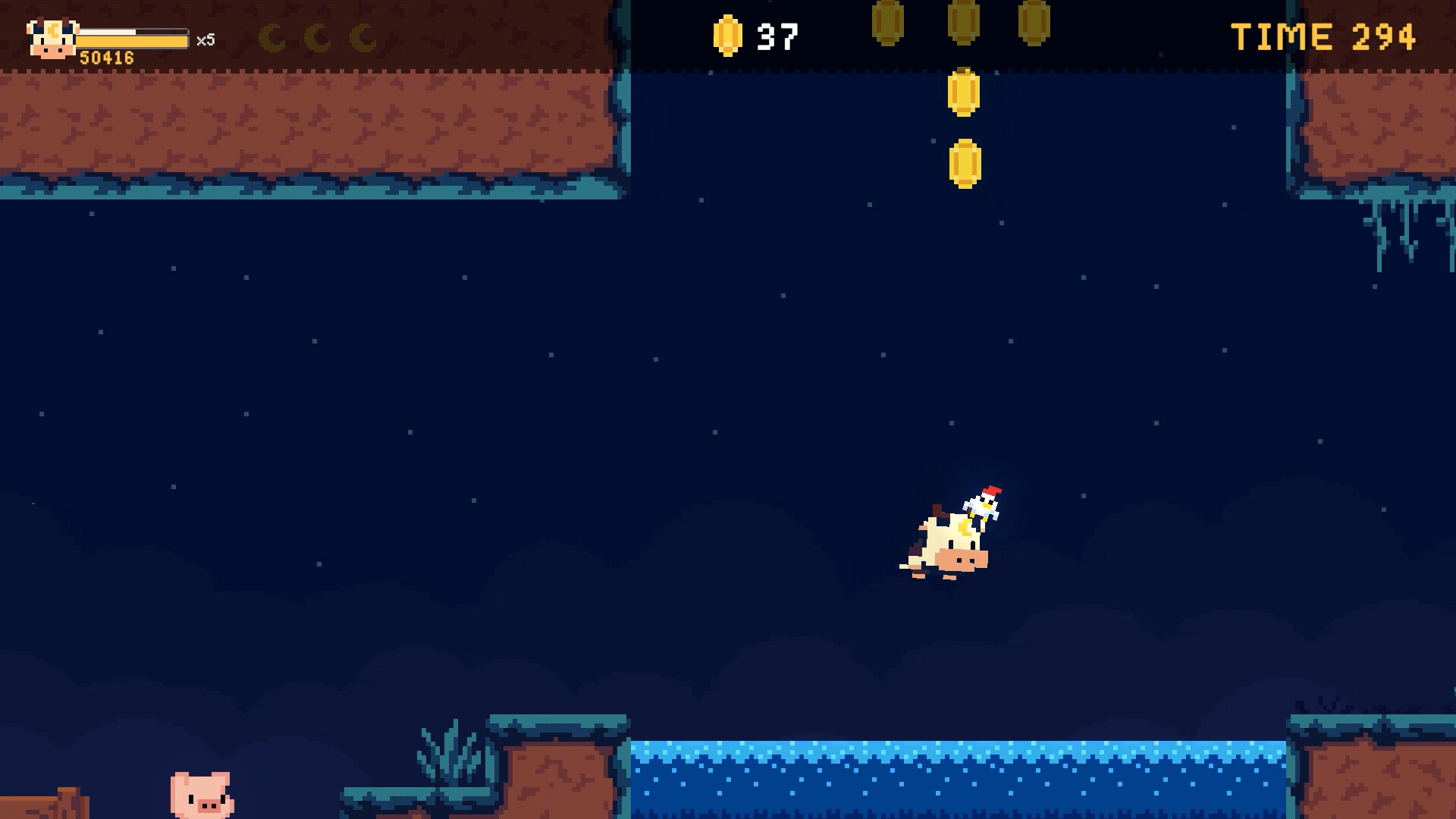Click the center dim coin at screen top

963,21
